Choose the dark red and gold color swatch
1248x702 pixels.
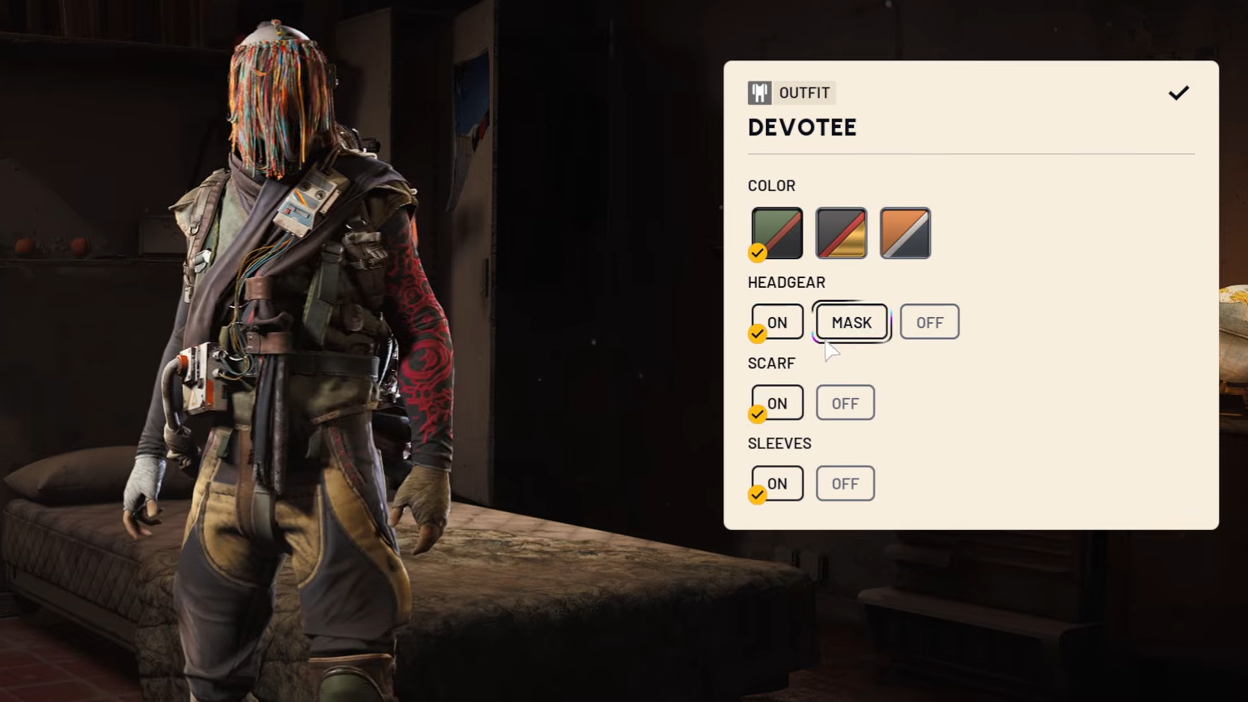pyautogui.click(x=841, y=233)
